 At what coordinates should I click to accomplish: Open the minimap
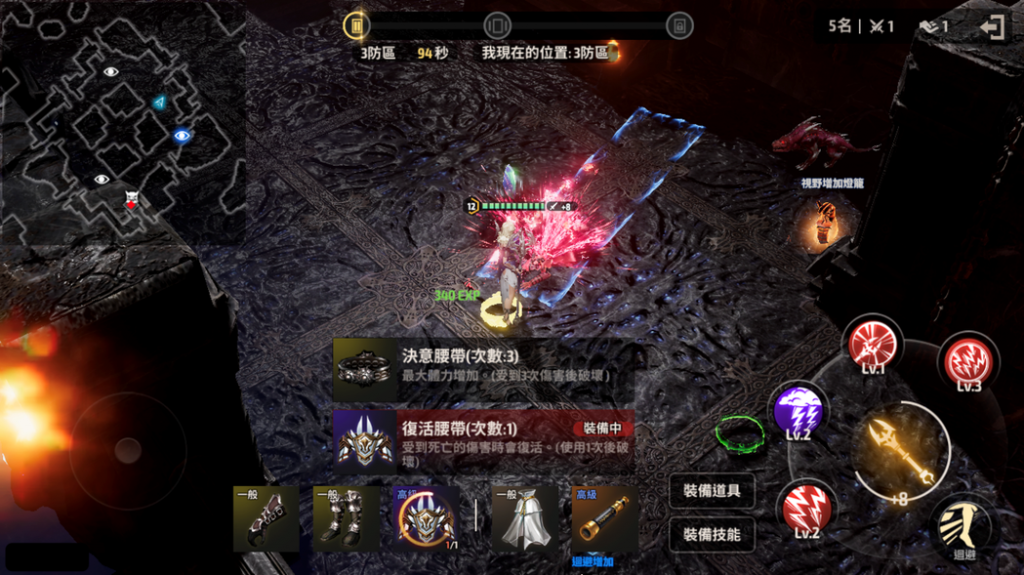pyautogui.click(x=122, y=122)
